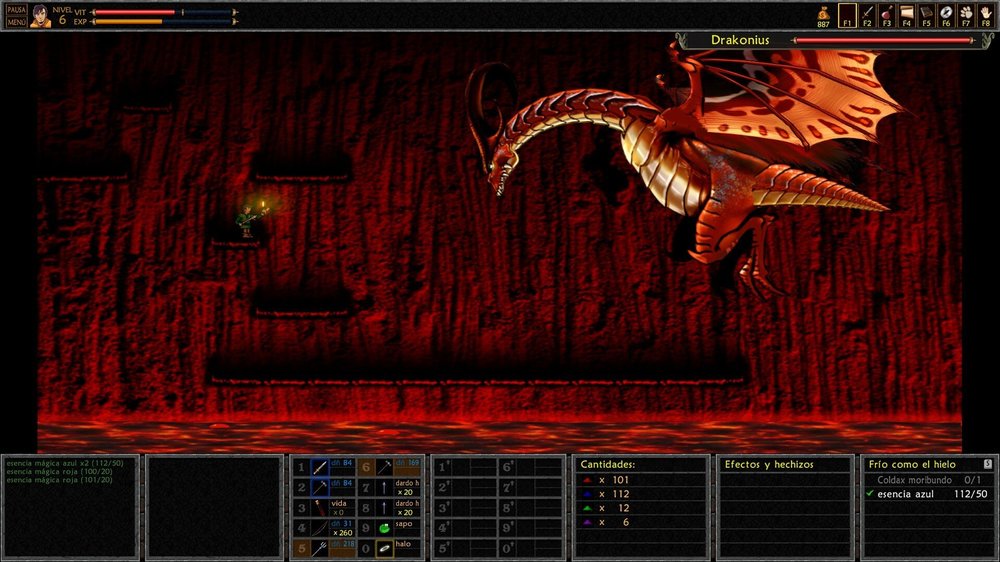The image size is (1000, 562).
Task: Use the sapo item in slot 9
Action: [384, 528]
